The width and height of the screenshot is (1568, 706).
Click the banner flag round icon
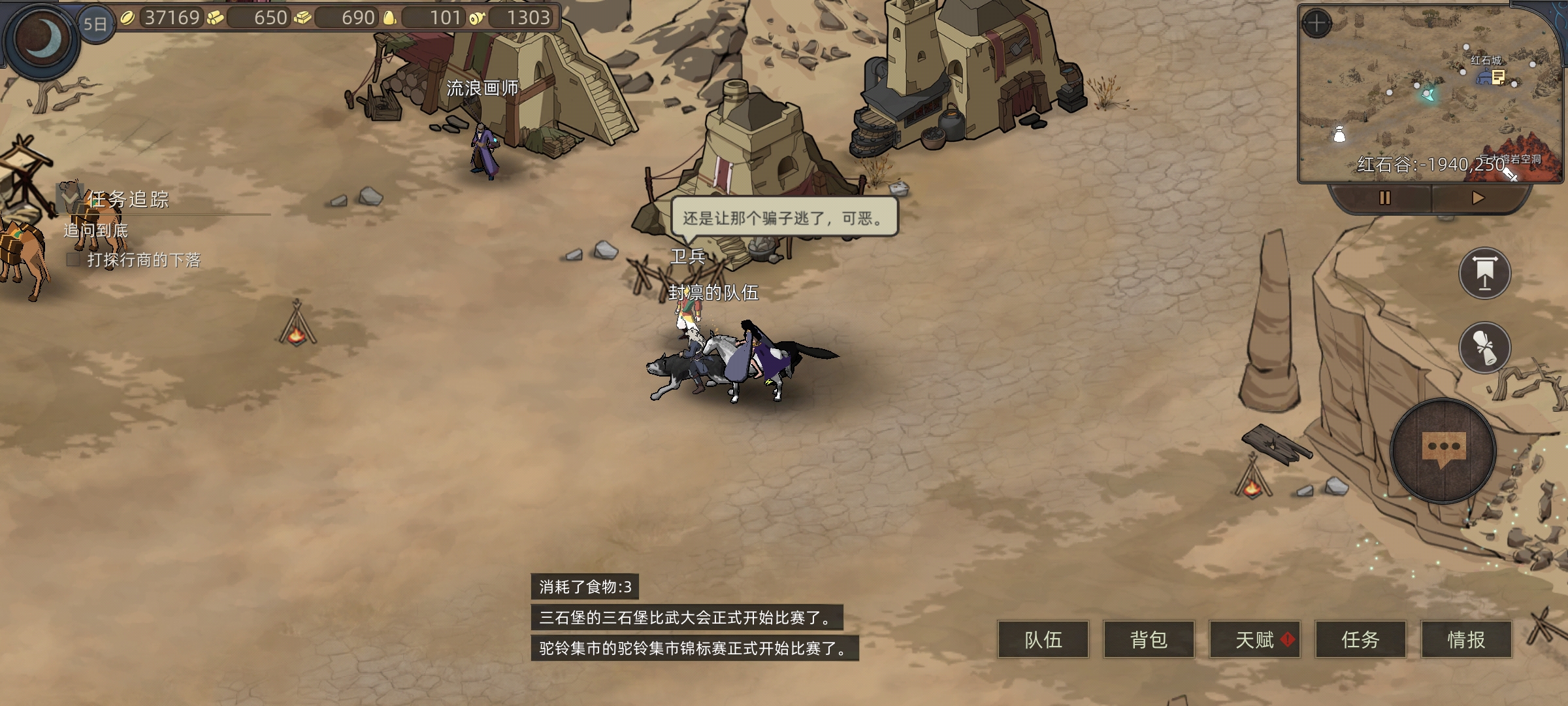pos(1484,273)
